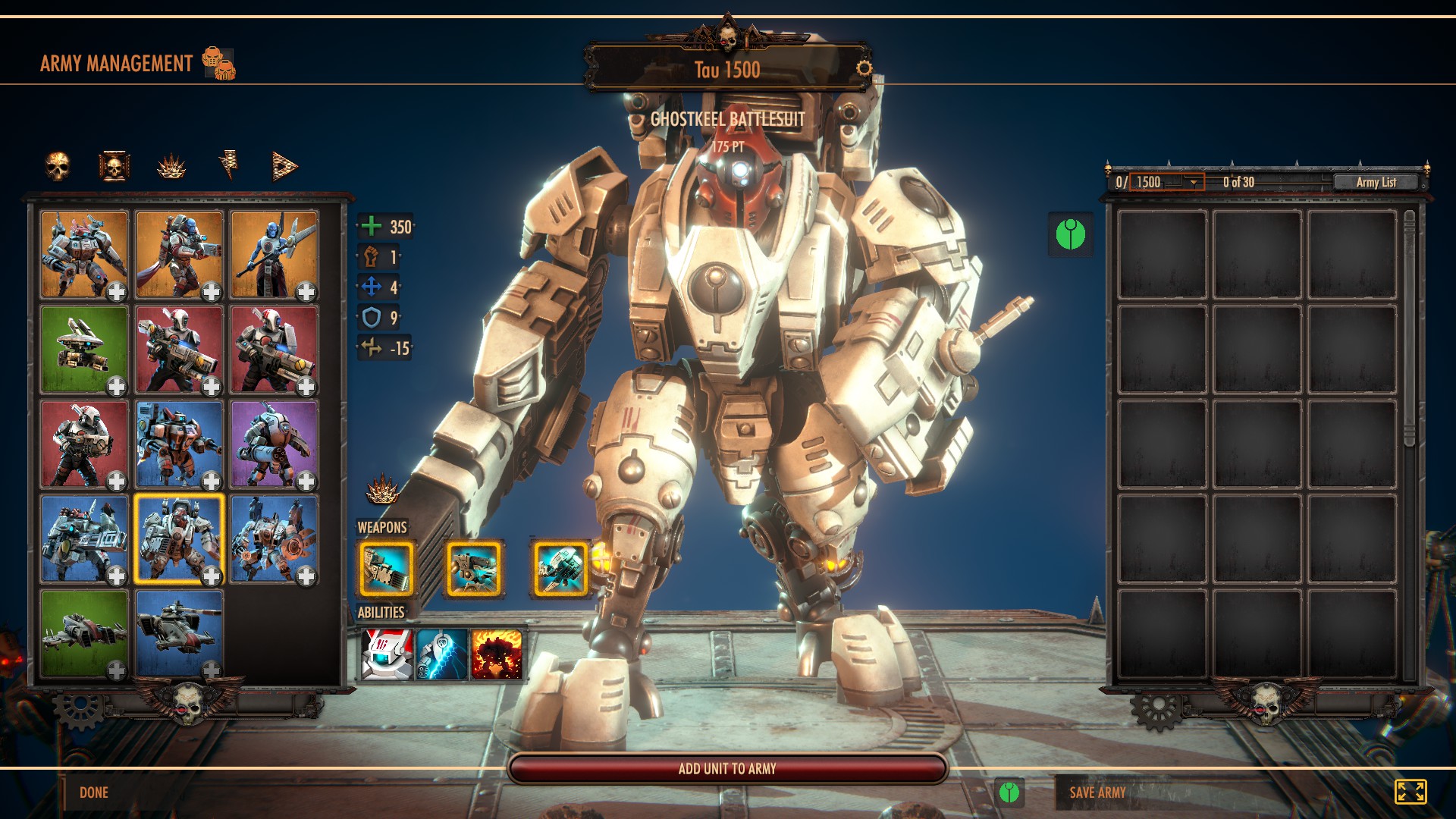Open the Army List view

[x=1376, y=182]
